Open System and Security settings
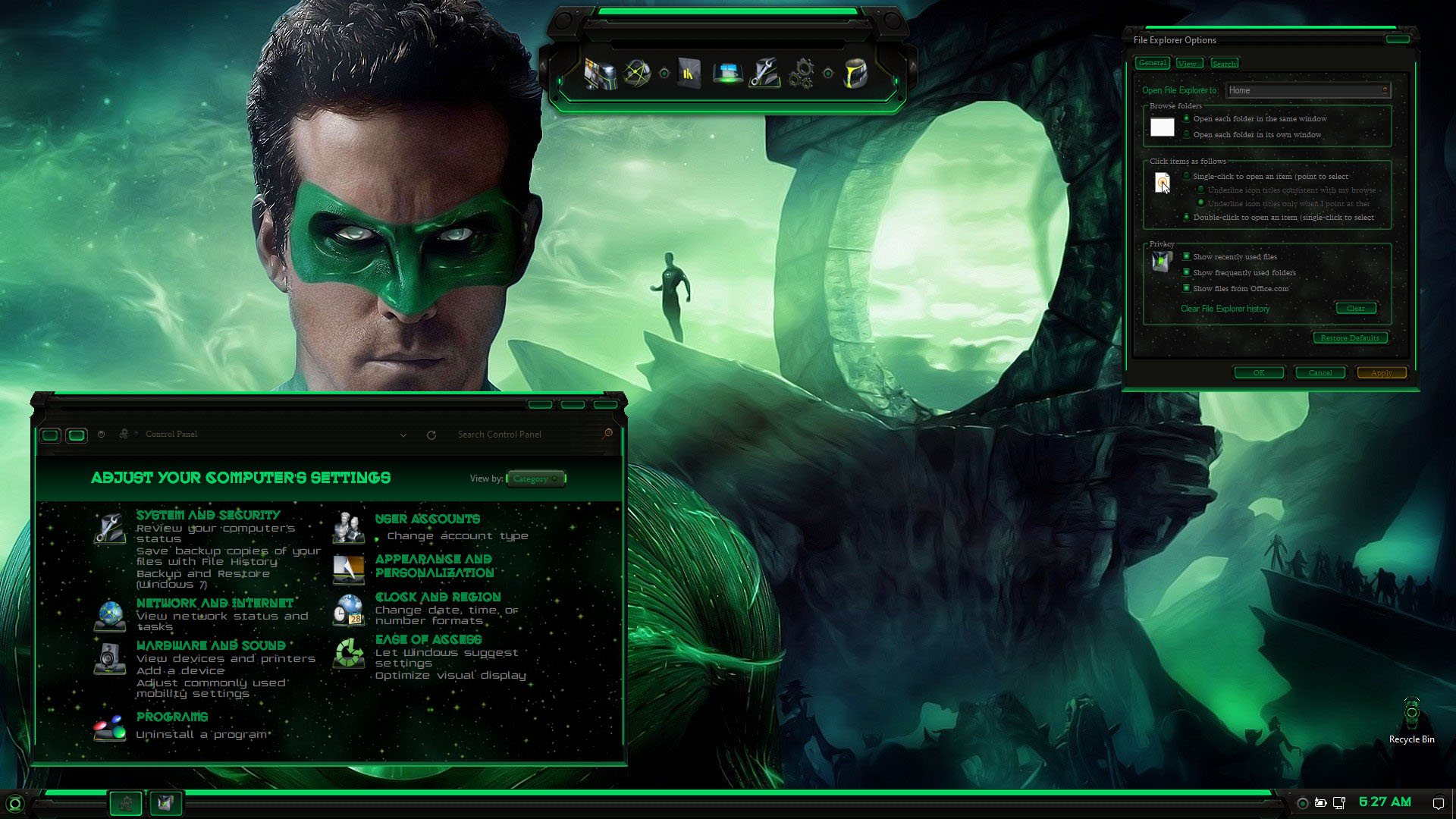This screenshot has width=1456, height=819. coord(208,515)
